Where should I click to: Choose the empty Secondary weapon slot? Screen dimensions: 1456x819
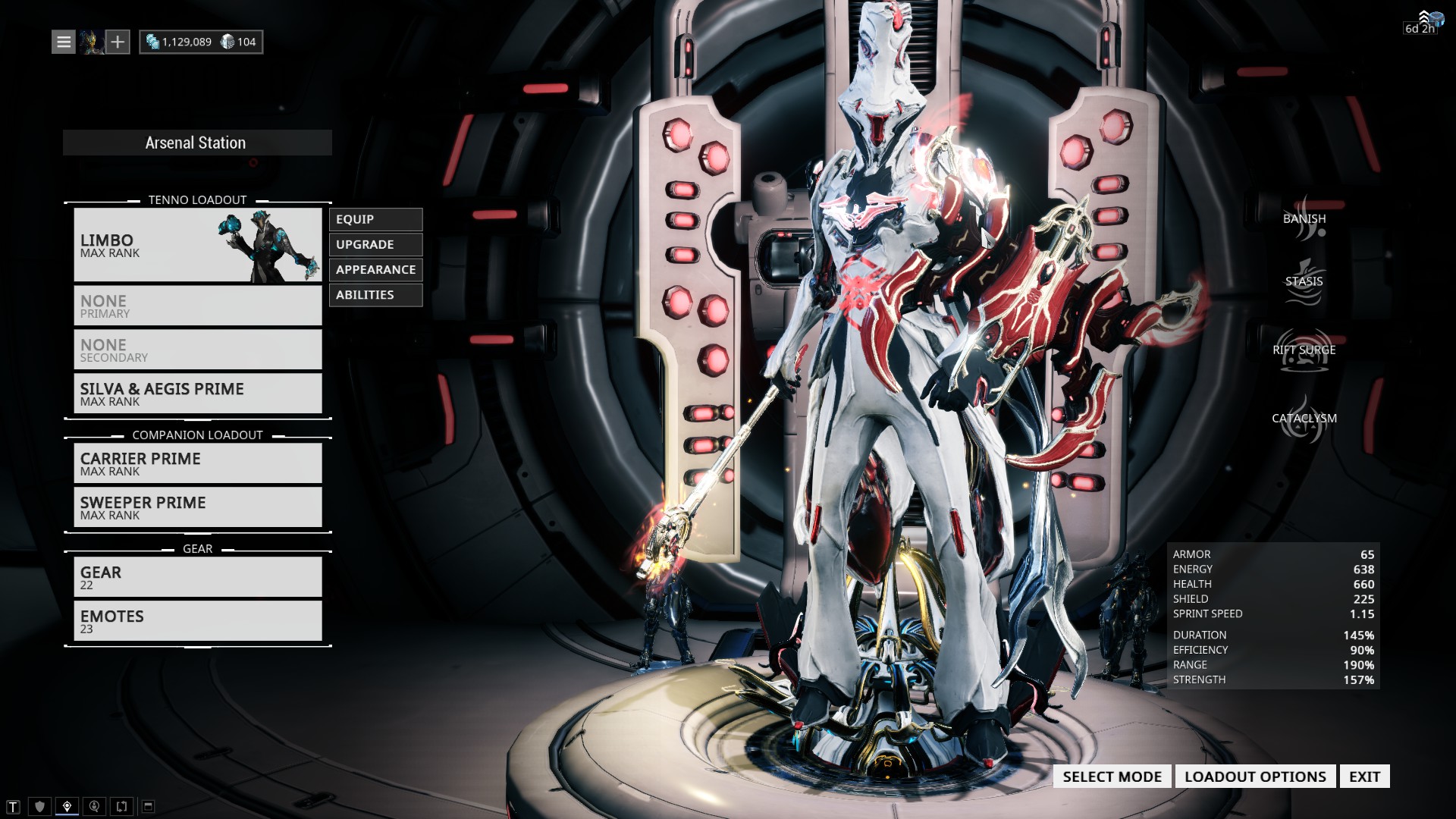197,350
